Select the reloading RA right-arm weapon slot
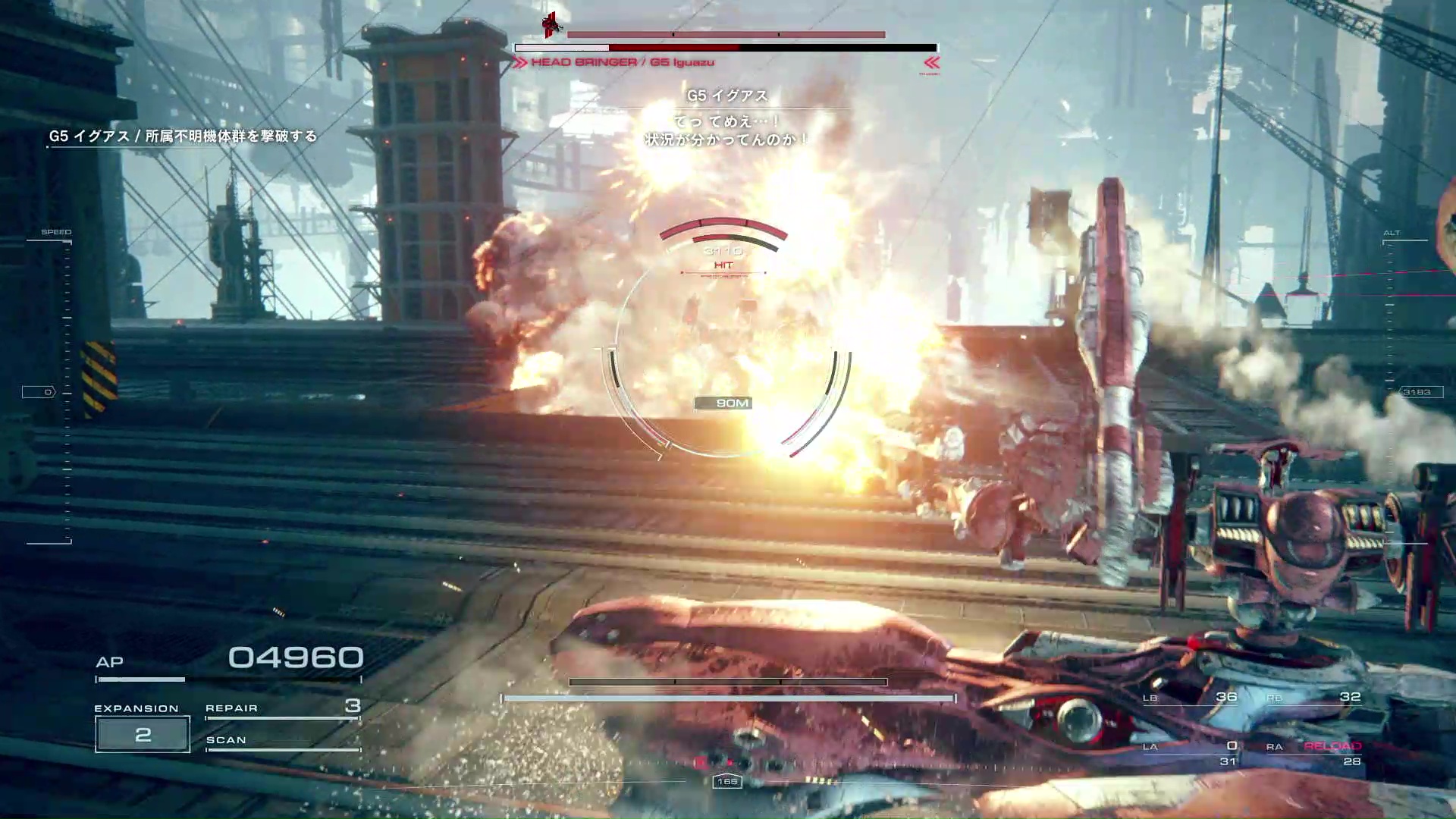1456x819 pixels. [x=1313, y=752]
